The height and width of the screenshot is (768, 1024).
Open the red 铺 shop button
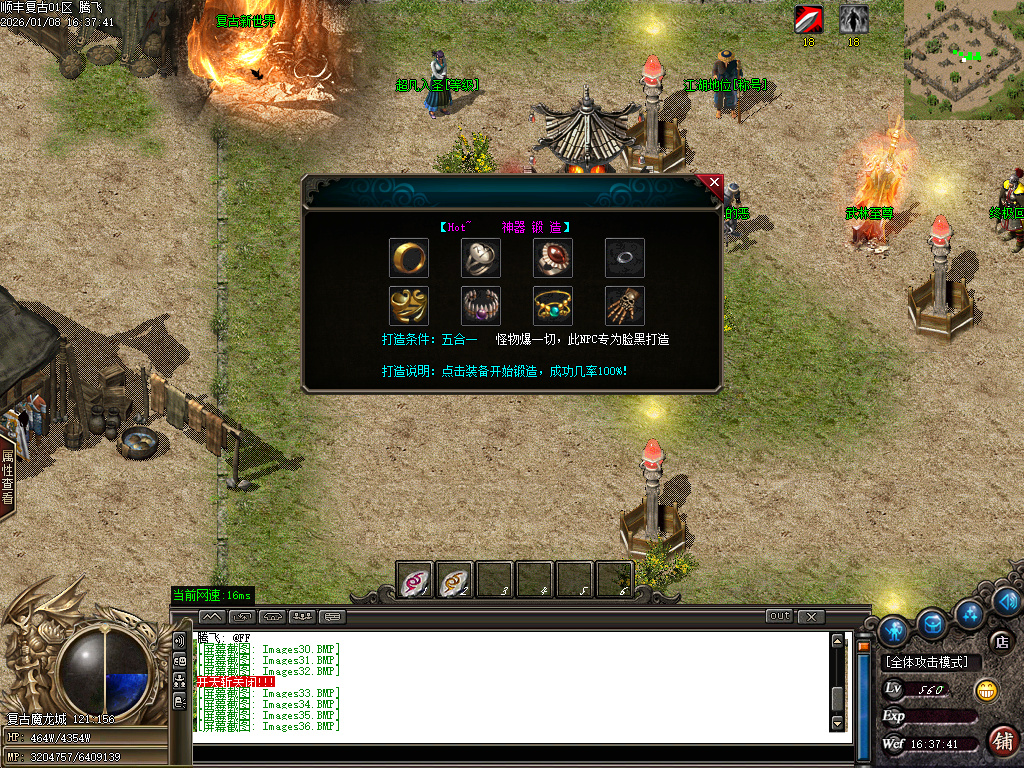tap(1001, 740)
